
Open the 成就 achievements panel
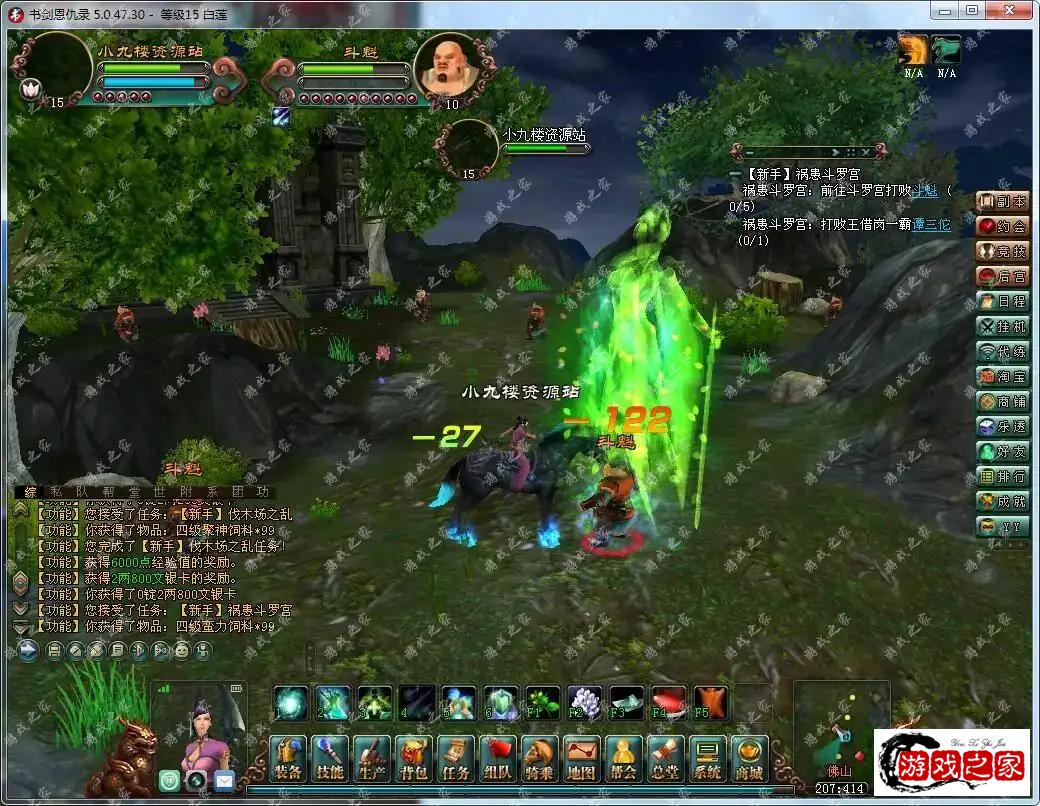click(1002, 501)
